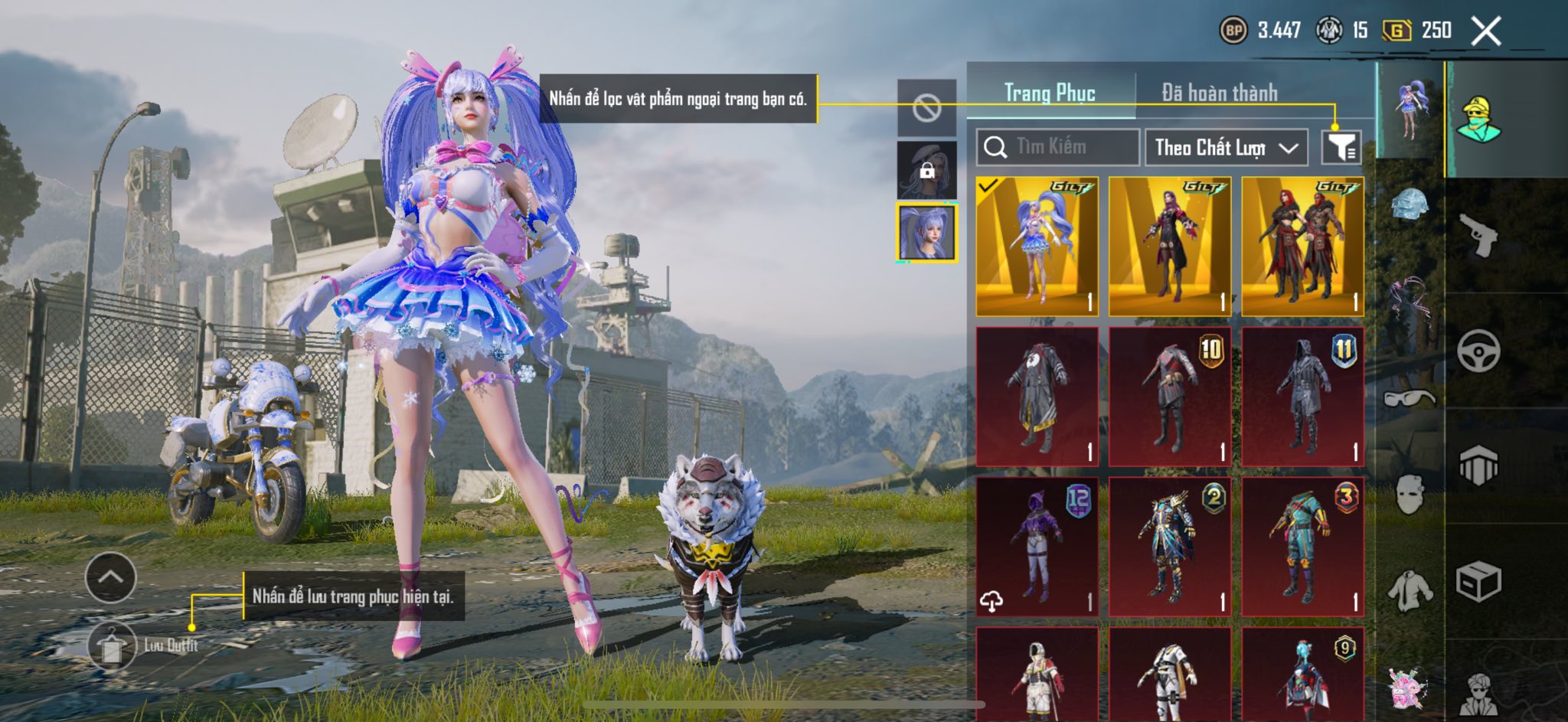Open the pistol weapon skins category
1568x722 pixels.
[x=1478, y=235]
